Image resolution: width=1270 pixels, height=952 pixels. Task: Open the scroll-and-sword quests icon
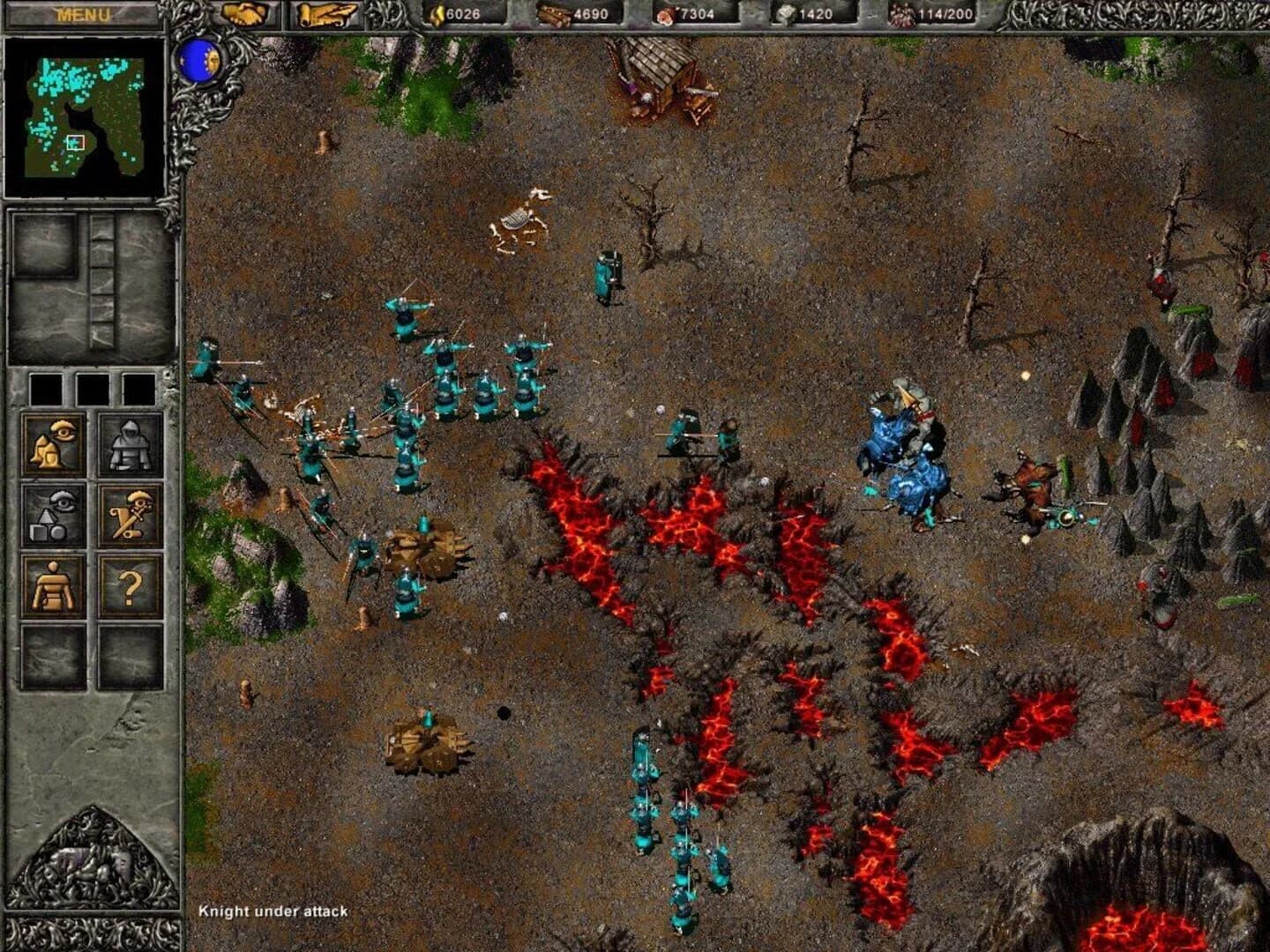pos(131,516)
